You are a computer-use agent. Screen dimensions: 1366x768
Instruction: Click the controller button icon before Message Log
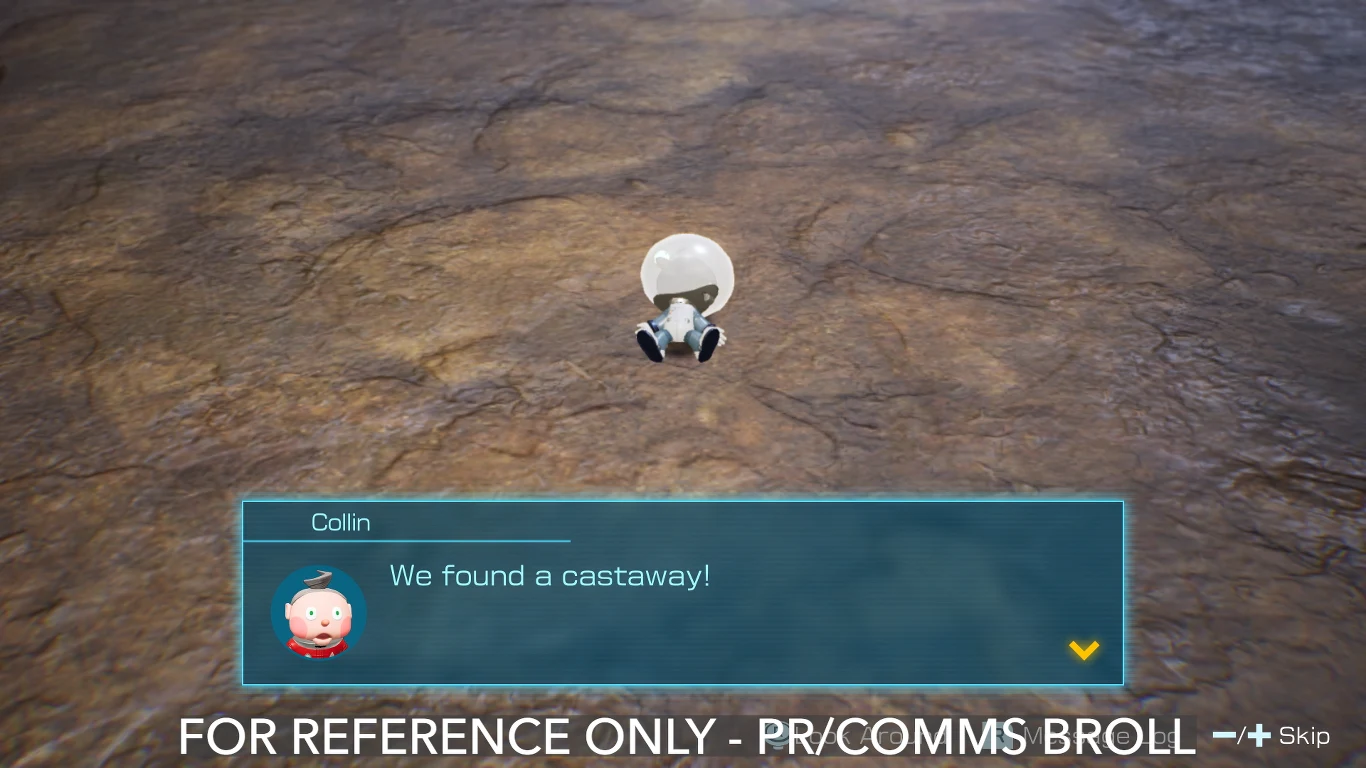tap(1000, 737)
